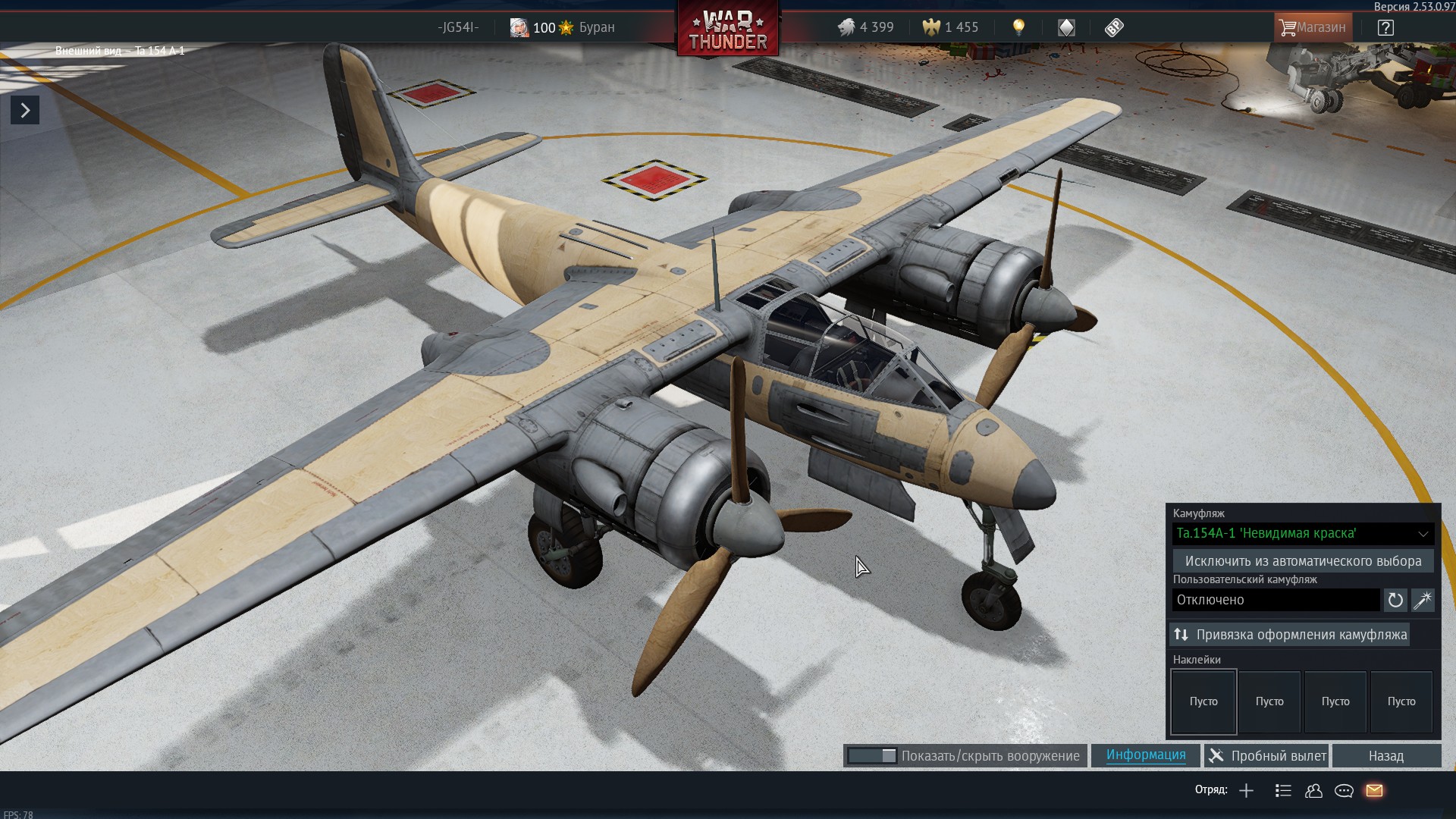Click Исключить из автоматического выбора
The image size is (1456, 819).
coord(1302,561)
